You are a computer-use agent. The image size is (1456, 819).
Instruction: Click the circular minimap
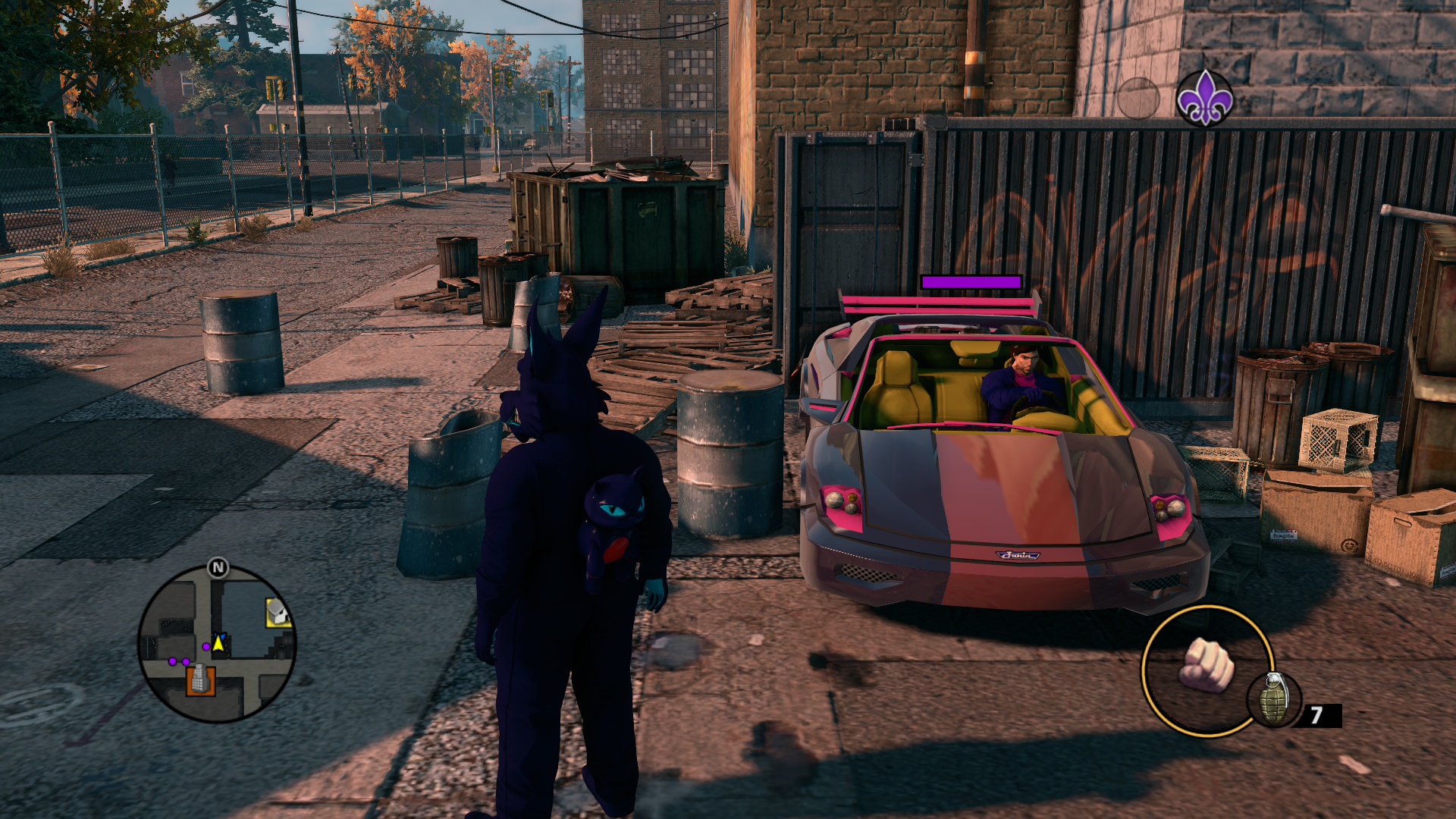point(217,645)
